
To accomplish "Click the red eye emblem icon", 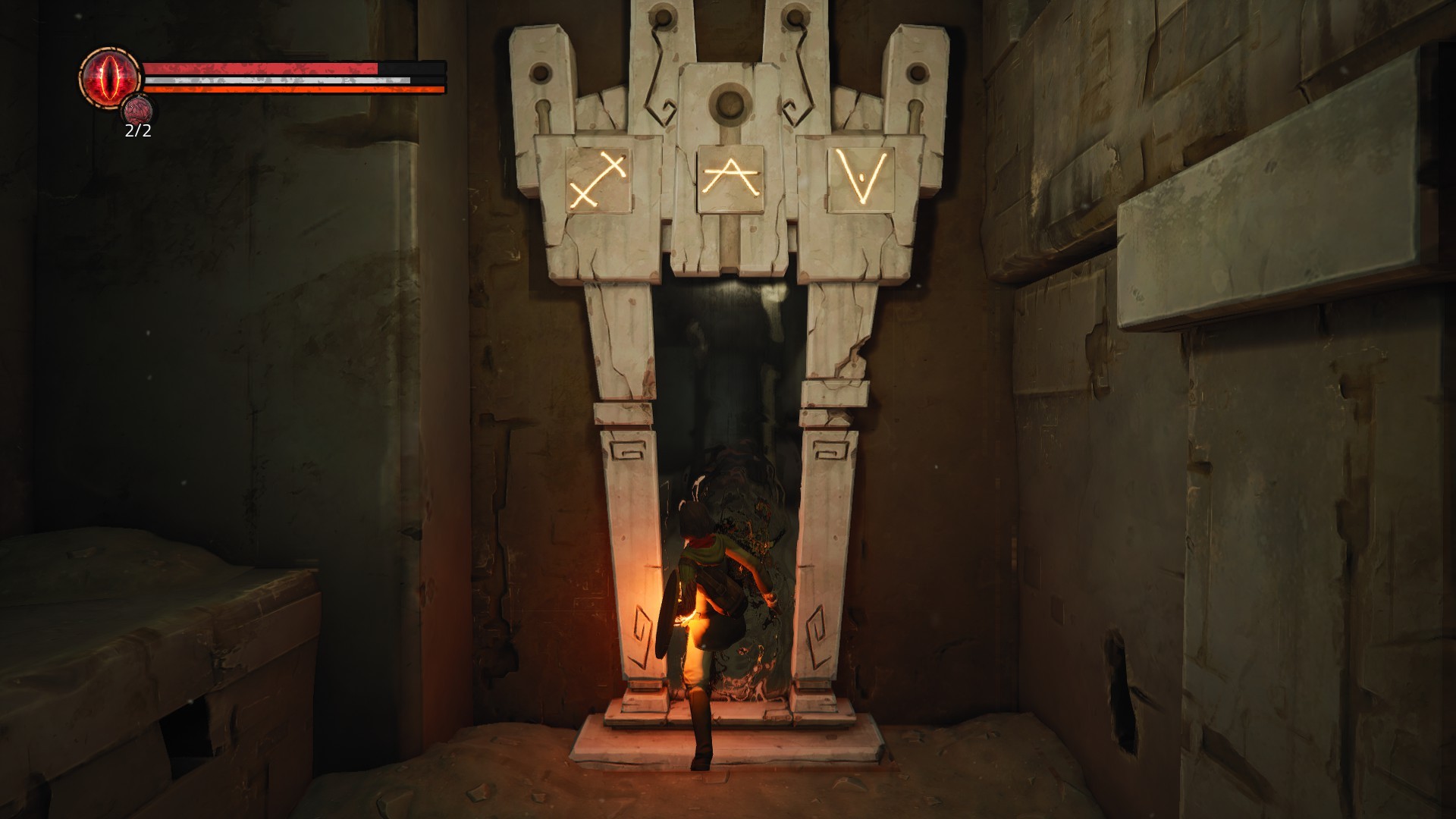I will point(111,77).
